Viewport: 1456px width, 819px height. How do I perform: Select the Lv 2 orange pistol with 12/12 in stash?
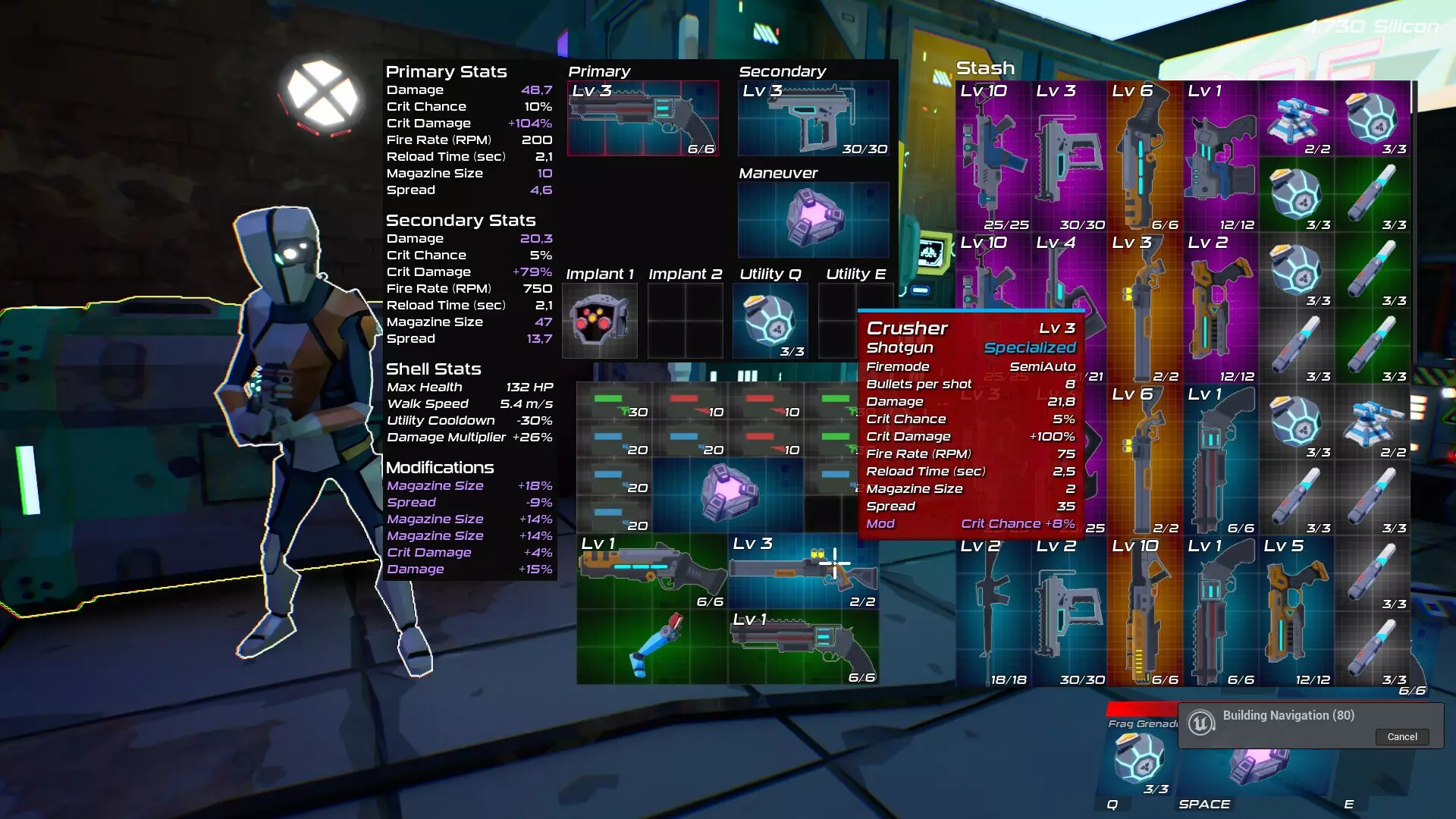(1220, 309)
